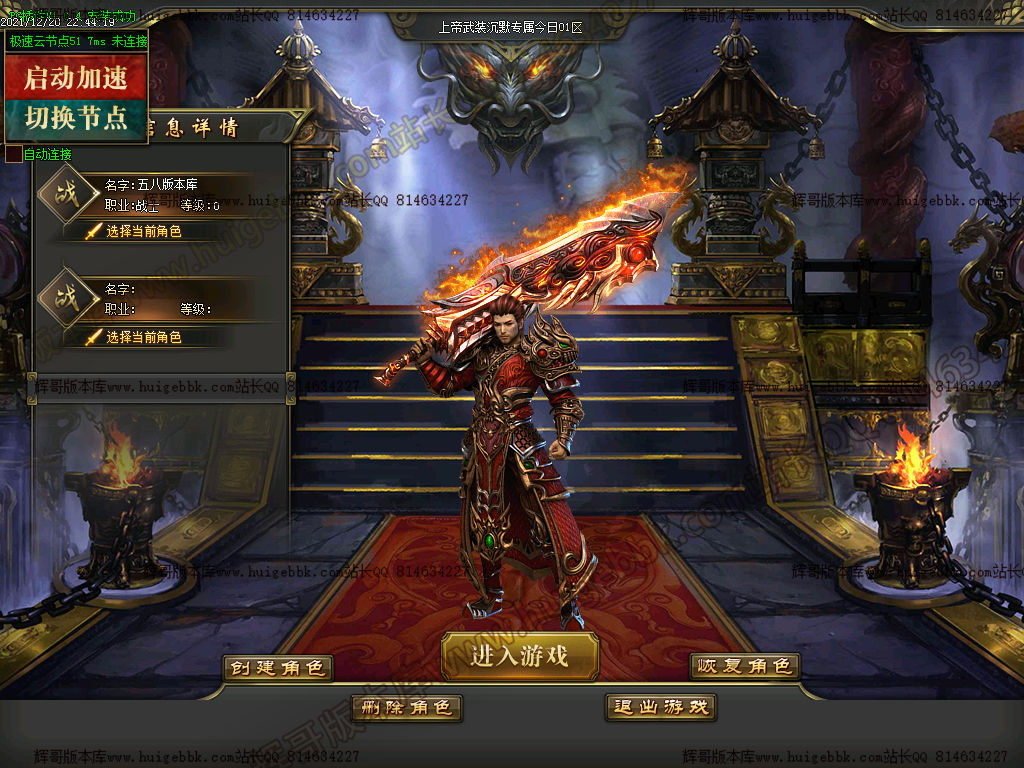The width and height of the screenshot is (1024, 768).
Task: Click the 启动加速 accelerator button
Action: (x=76, y=76)
